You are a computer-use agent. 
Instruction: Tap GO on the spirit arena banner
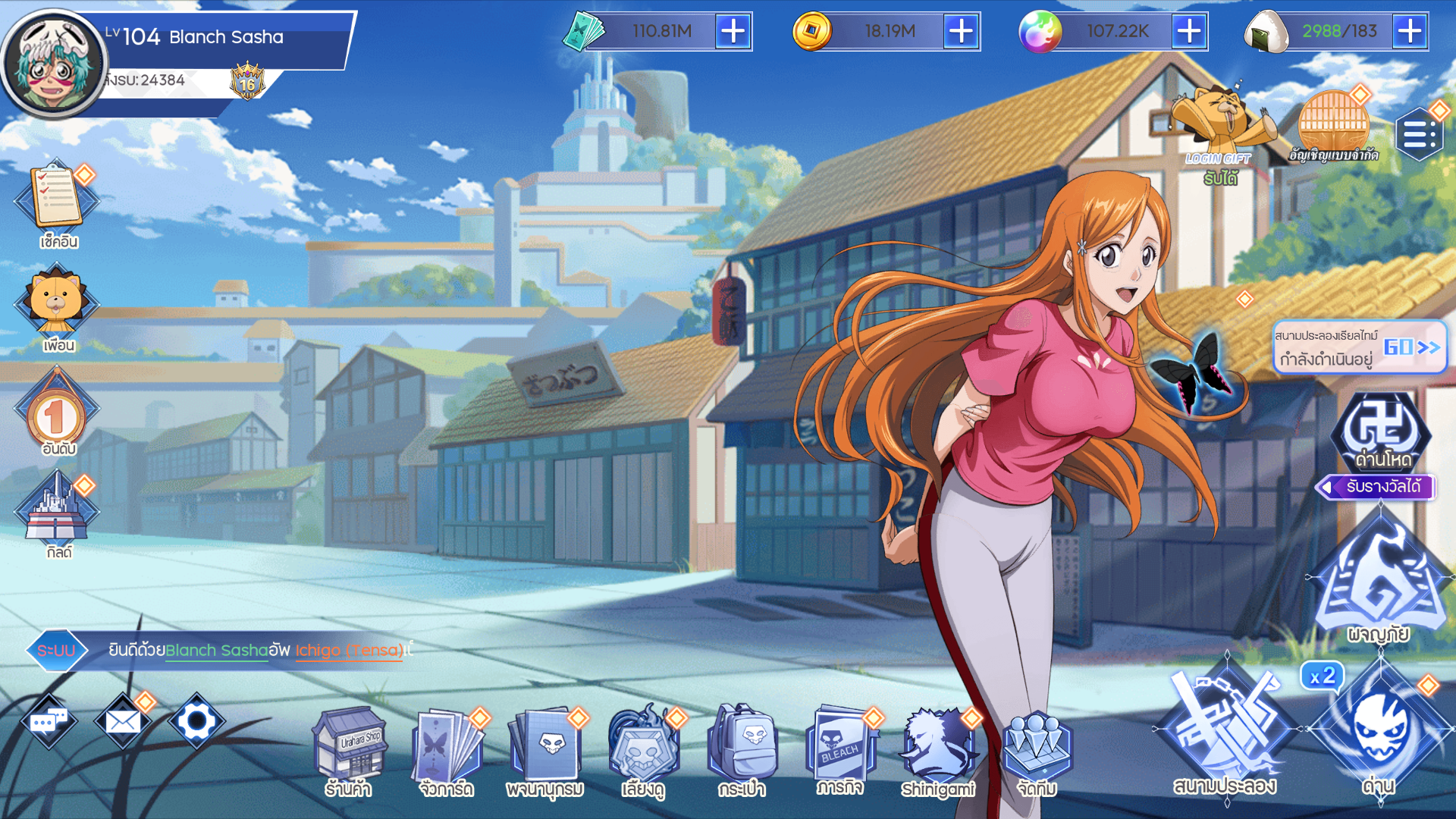1410,347
